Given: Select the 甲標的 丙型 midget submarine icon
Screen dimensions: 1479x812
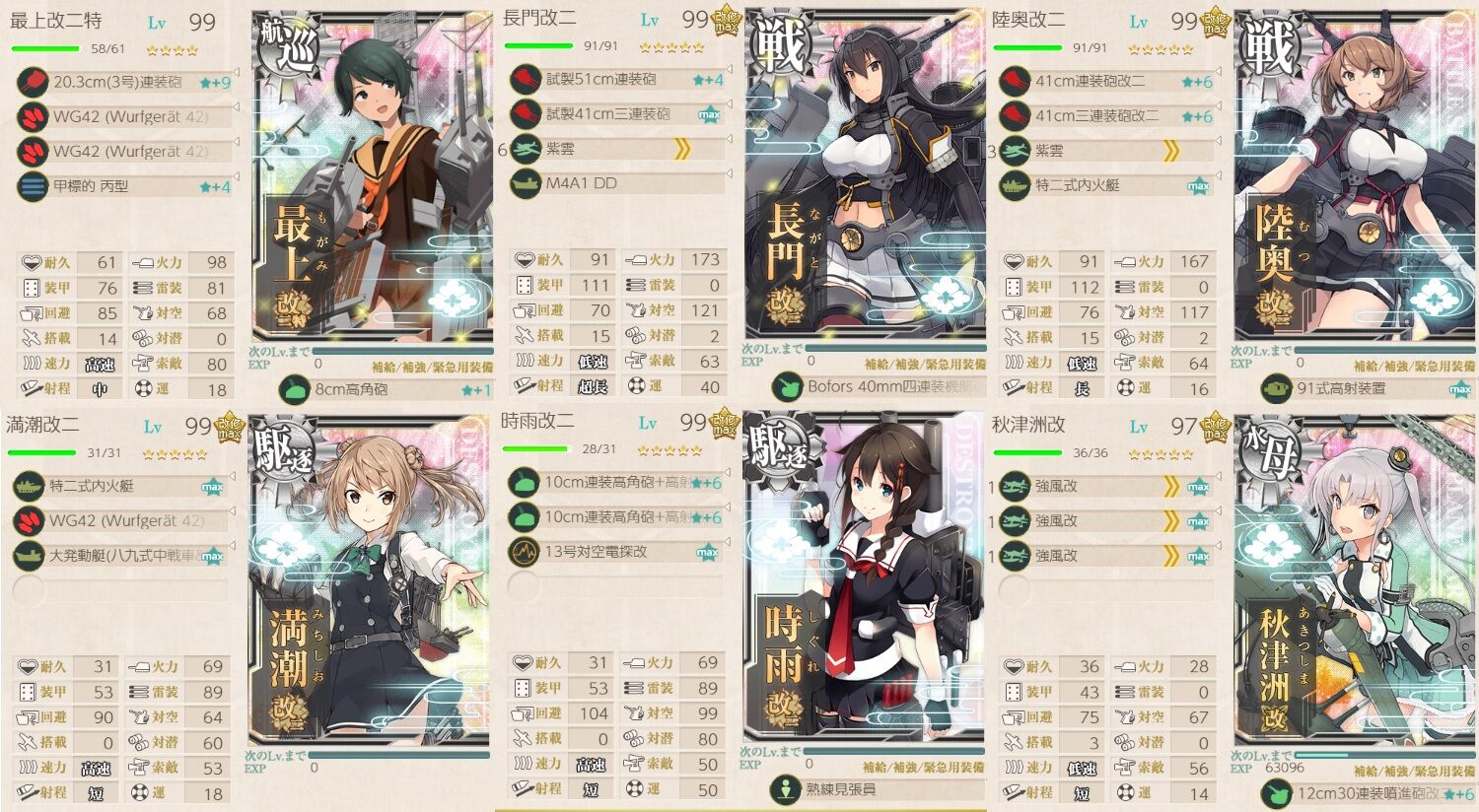Looking at the screenshot, I should point(33,186).
